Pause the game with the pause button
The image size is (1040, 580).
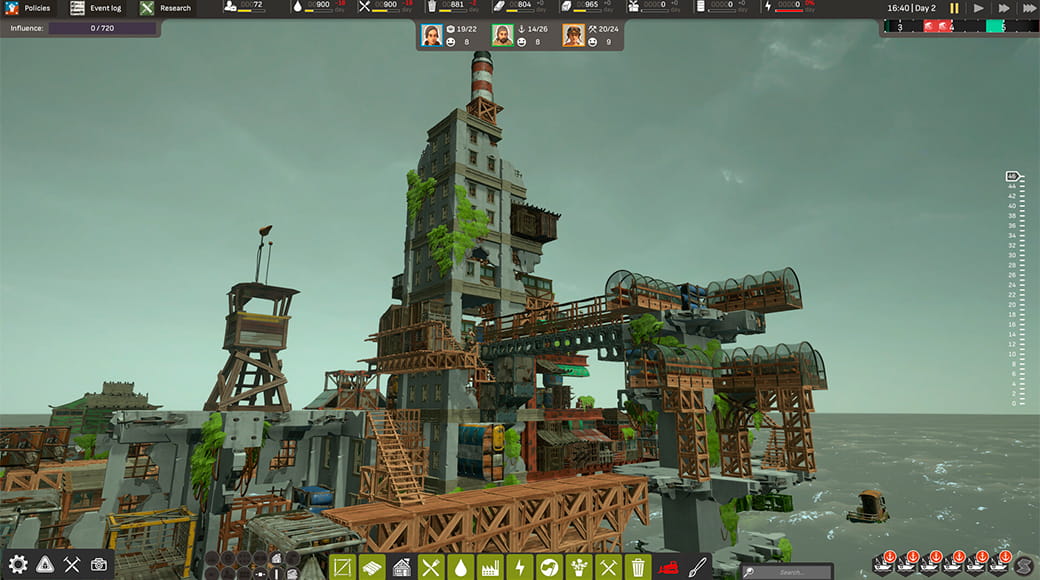click(x=954, y=8)
